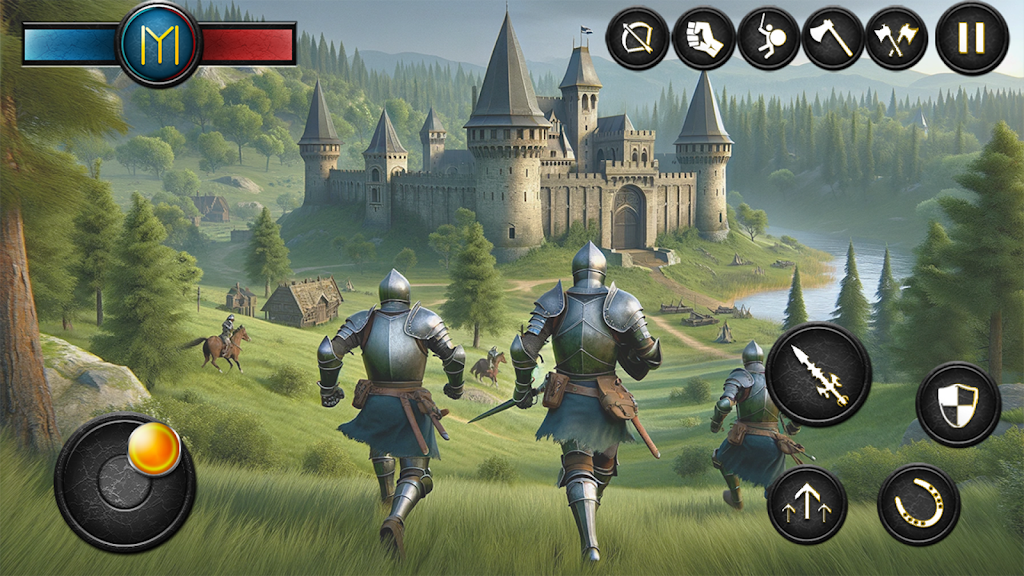Choose the sword and shield warrior icon
This screenshot has width=1024, height=576.
coord(768,38)
